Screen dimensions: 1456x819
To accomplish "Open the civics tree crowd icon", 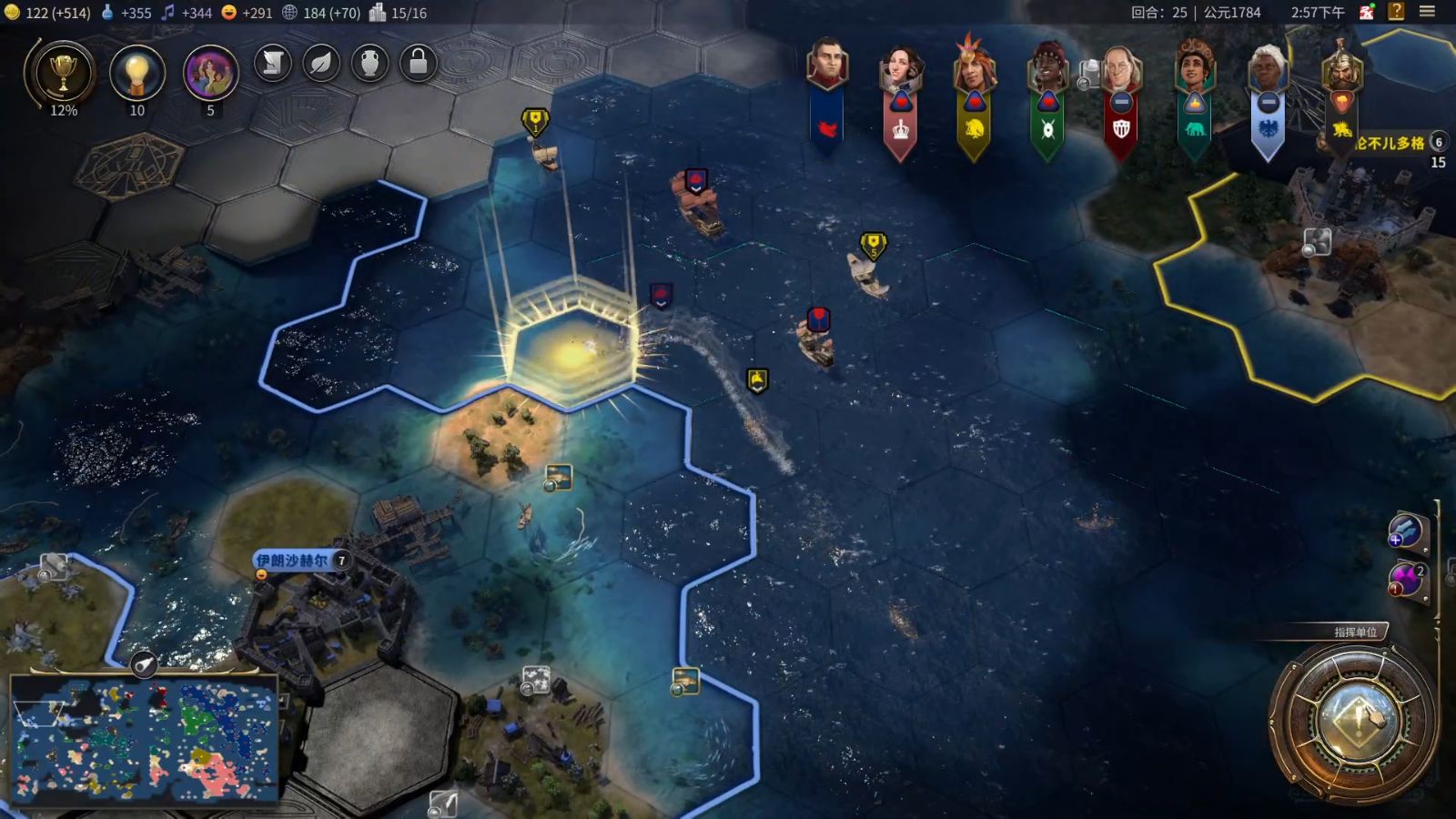I will 210,73.
